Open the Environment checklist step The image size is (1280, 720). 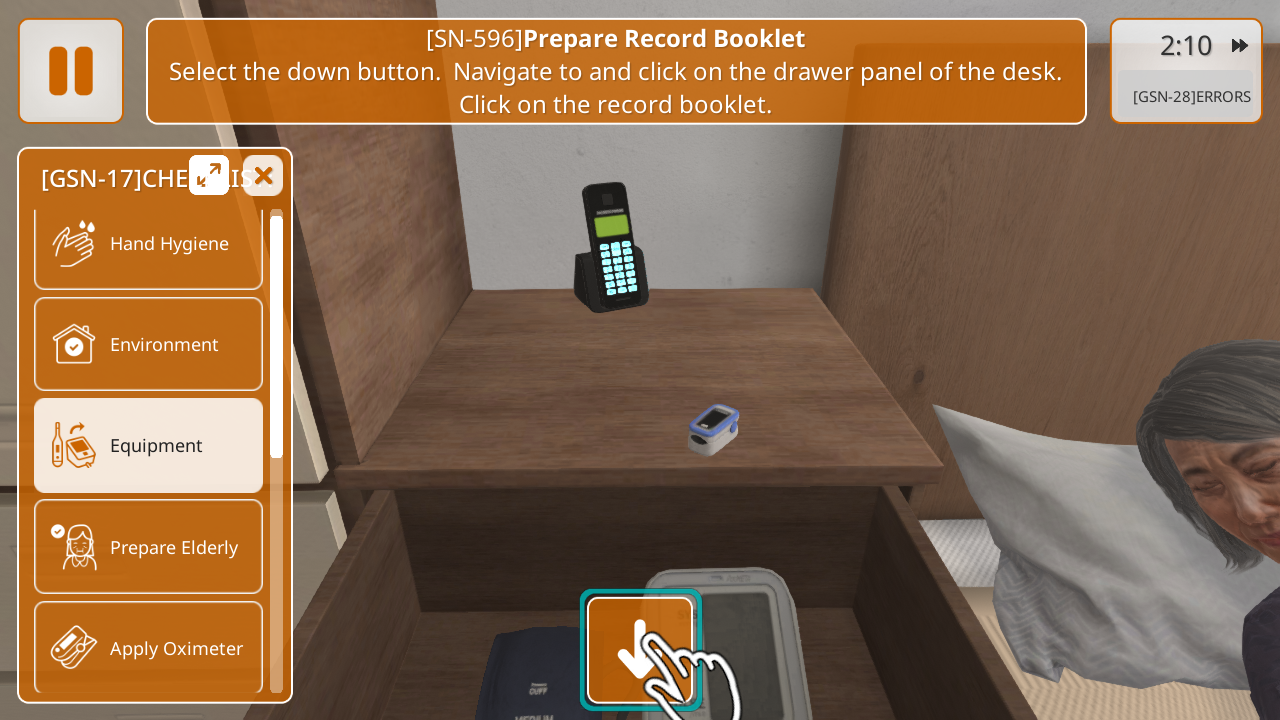[148, 345]
